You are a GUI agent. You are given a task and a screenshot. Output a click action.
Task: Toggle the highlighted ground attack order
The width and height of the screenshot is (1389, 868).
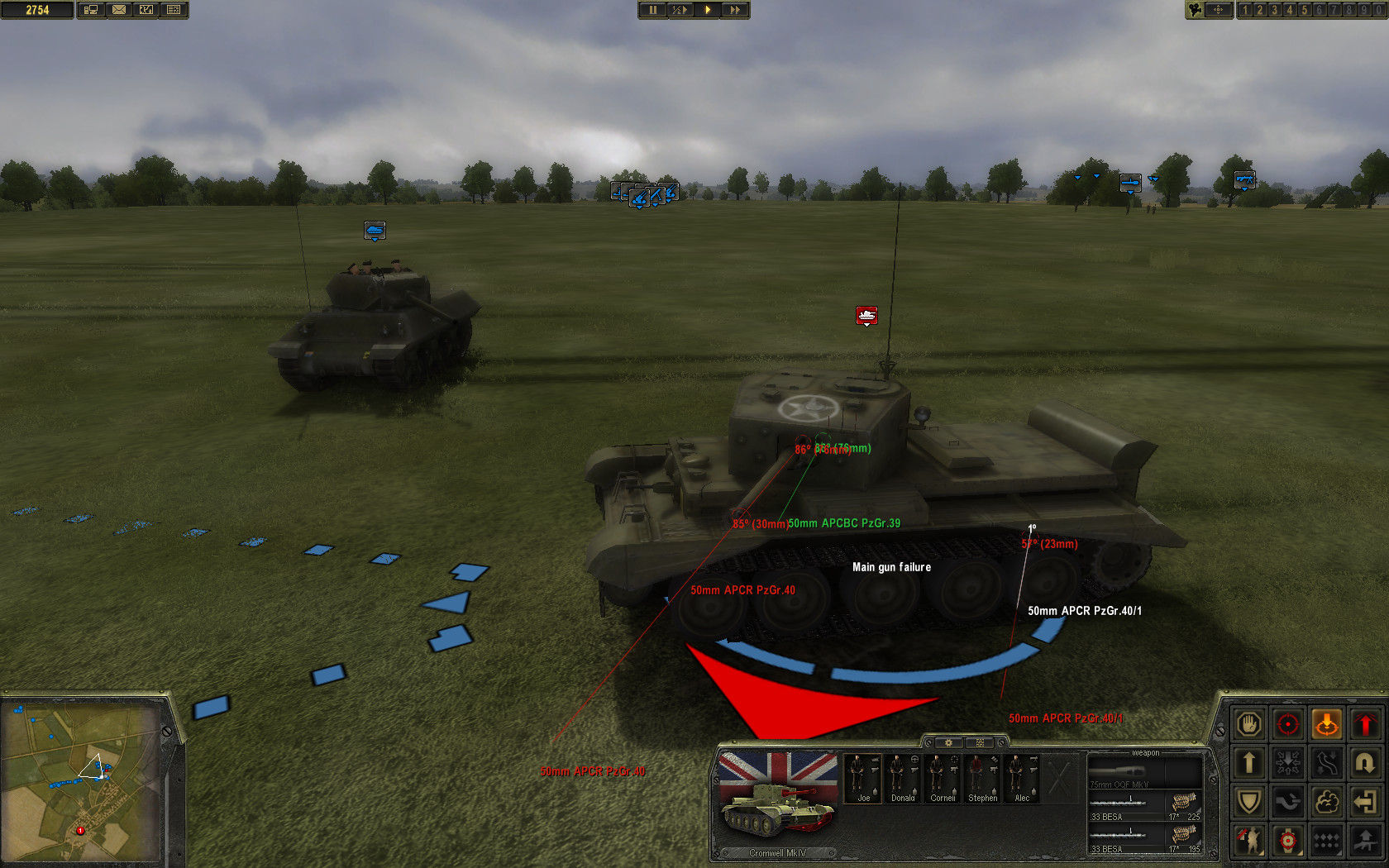pyautogui.click(x=1327, y=723)
